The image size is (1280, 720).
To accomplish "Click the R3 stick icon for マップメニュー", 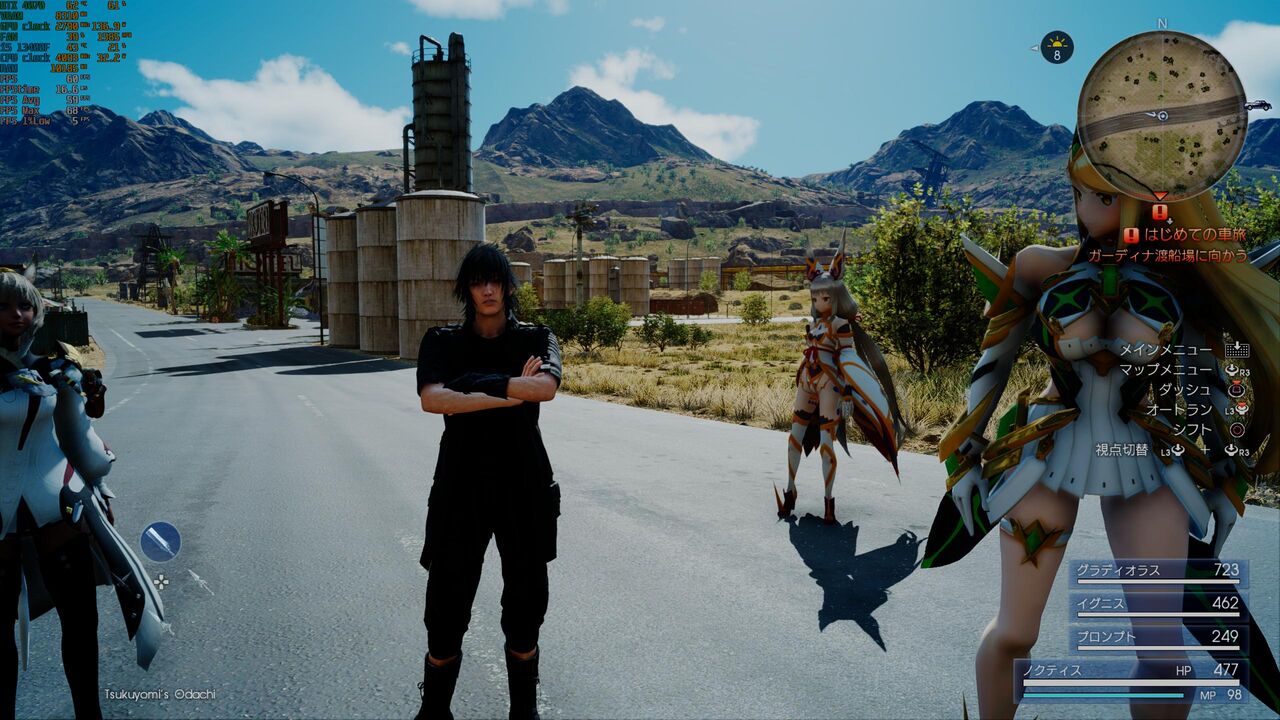I will tap(1235, 369).
